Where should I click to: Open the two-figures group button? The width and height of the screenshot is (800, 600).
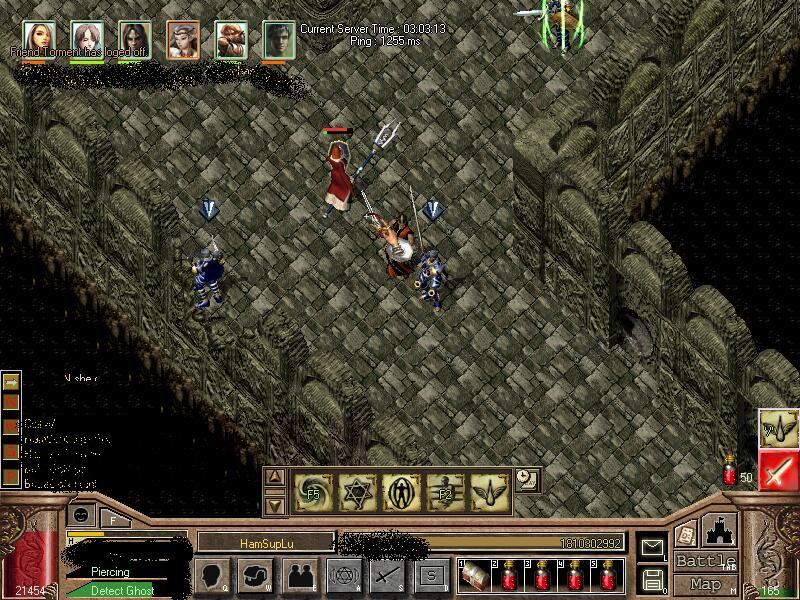tap(299, 575)
